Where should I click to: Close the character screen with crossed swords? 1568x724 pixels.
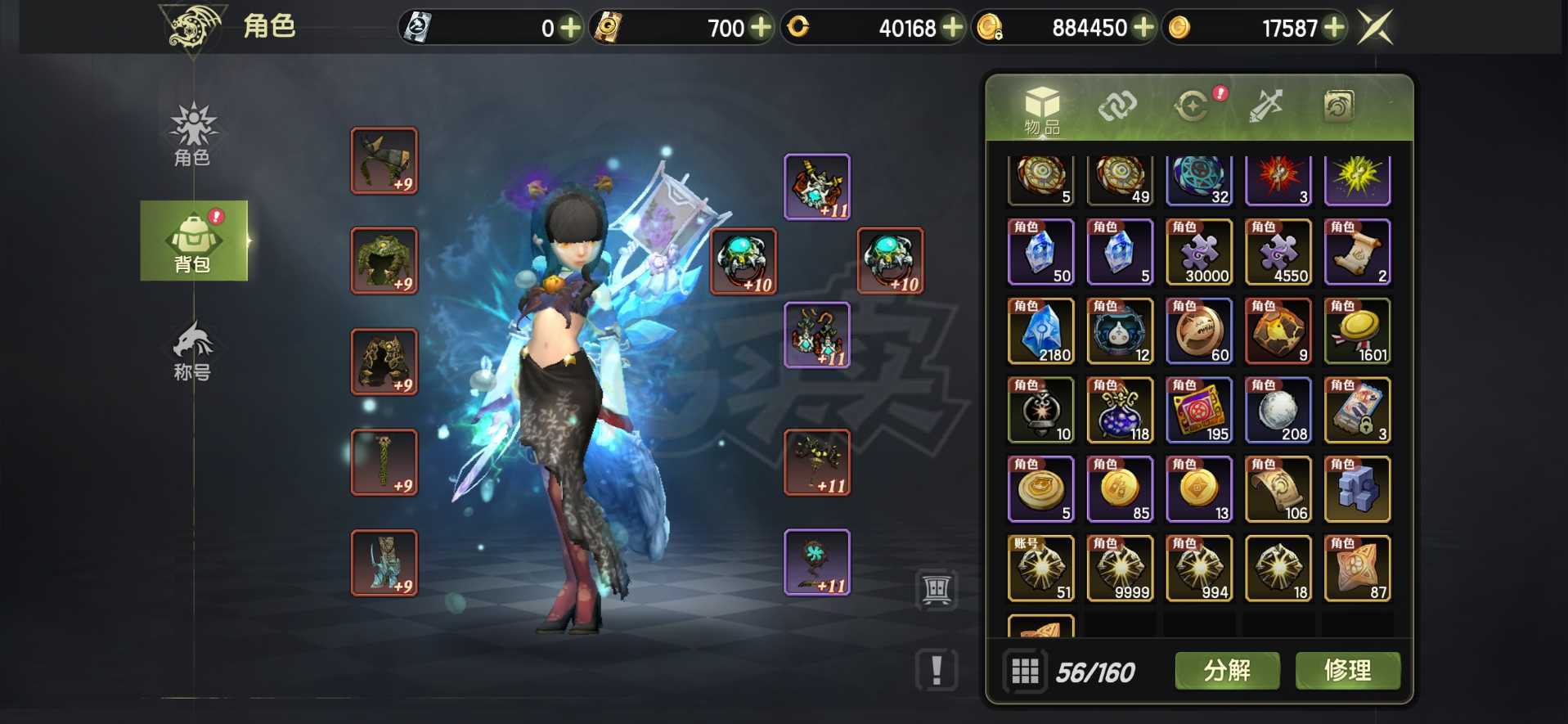pyautogui.click(x=1375, y=28)
